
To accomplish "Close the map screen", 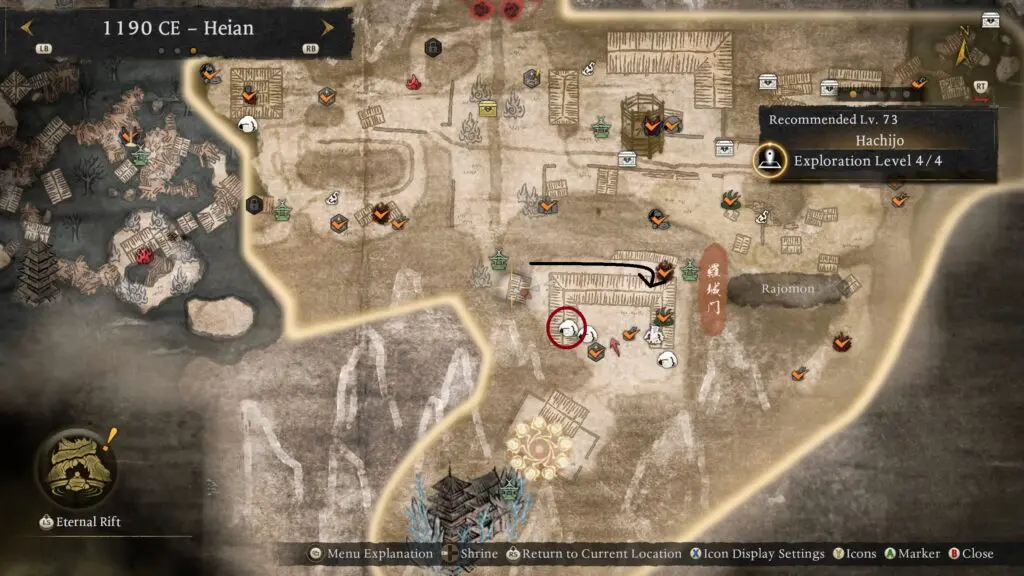I will [970, 553].
